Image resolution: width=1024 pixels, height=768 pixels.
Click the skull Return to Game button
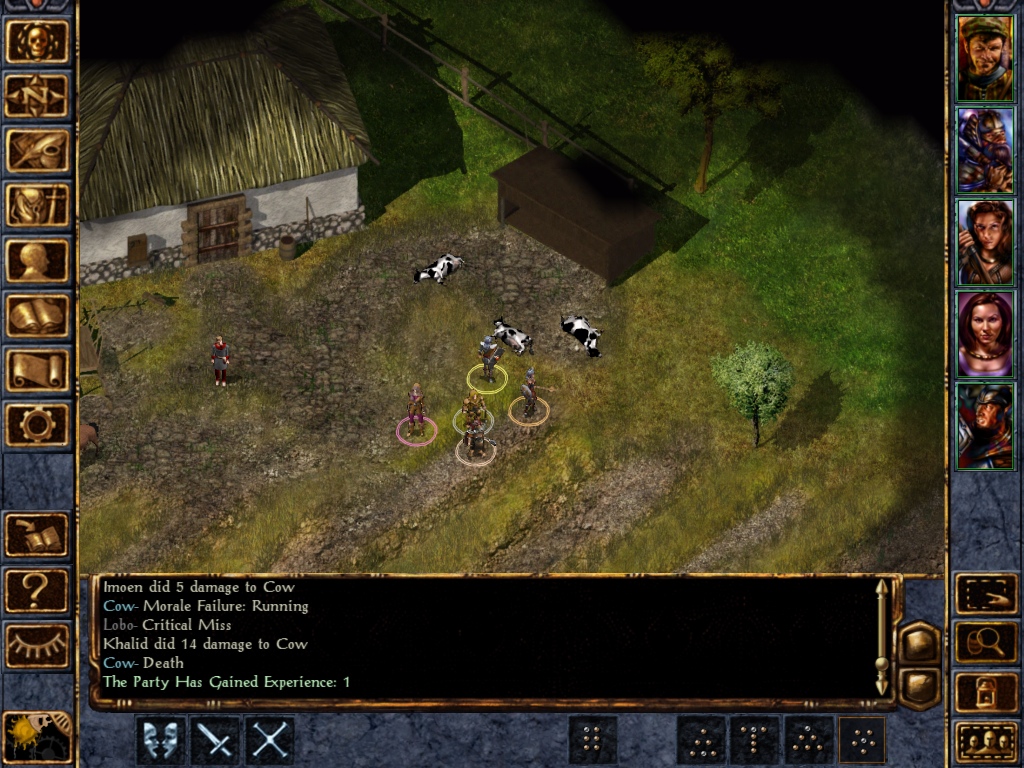[38, 41]
